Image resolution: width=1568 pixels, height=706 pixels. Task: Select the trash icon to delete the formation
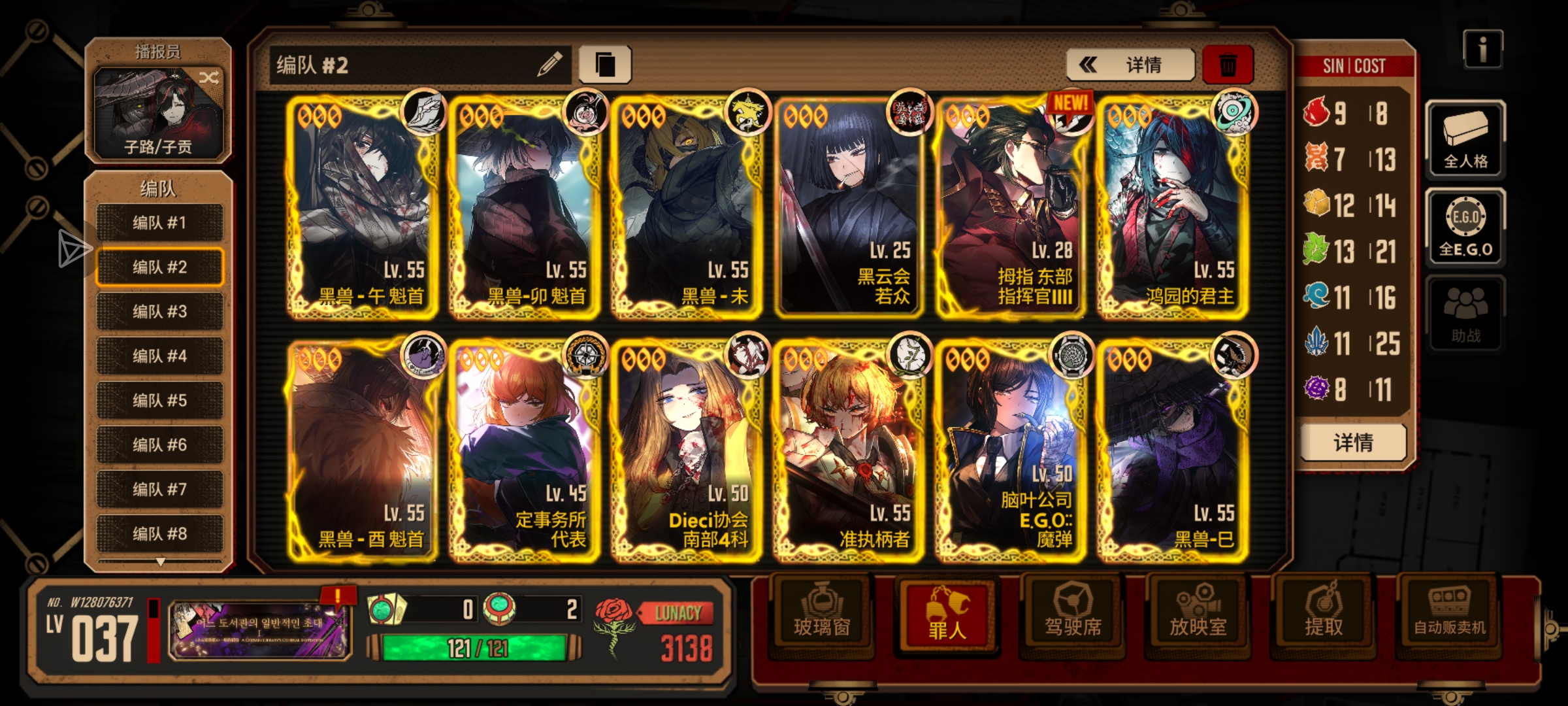pyautogui.click(x=1228, y=64)
